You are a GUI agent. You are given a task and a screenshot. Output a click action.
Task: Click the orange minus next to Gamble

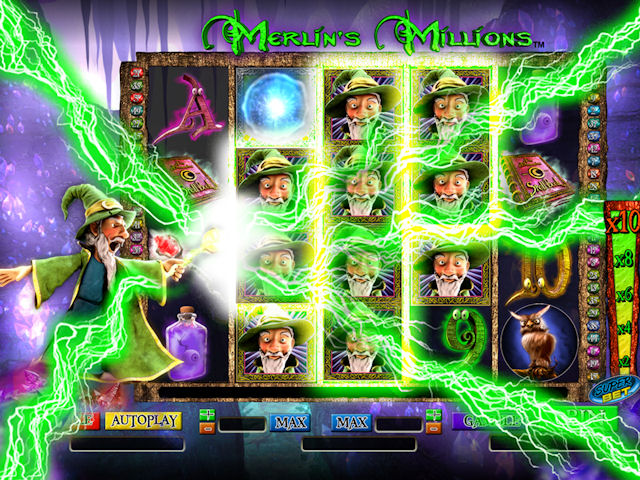pos(433,429)
